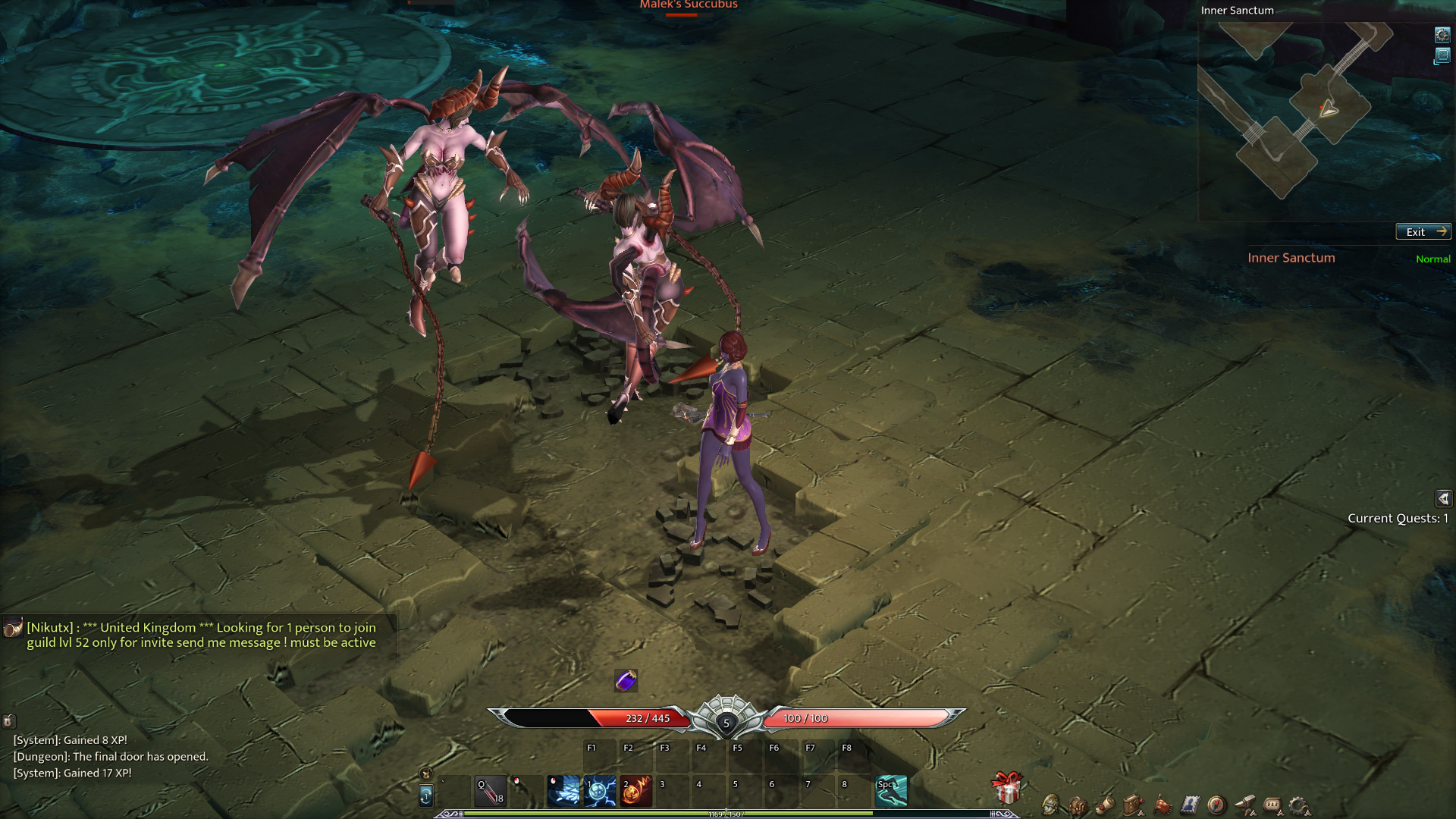
Task: Open the compass map menu
Action: tap(1216, 805)
